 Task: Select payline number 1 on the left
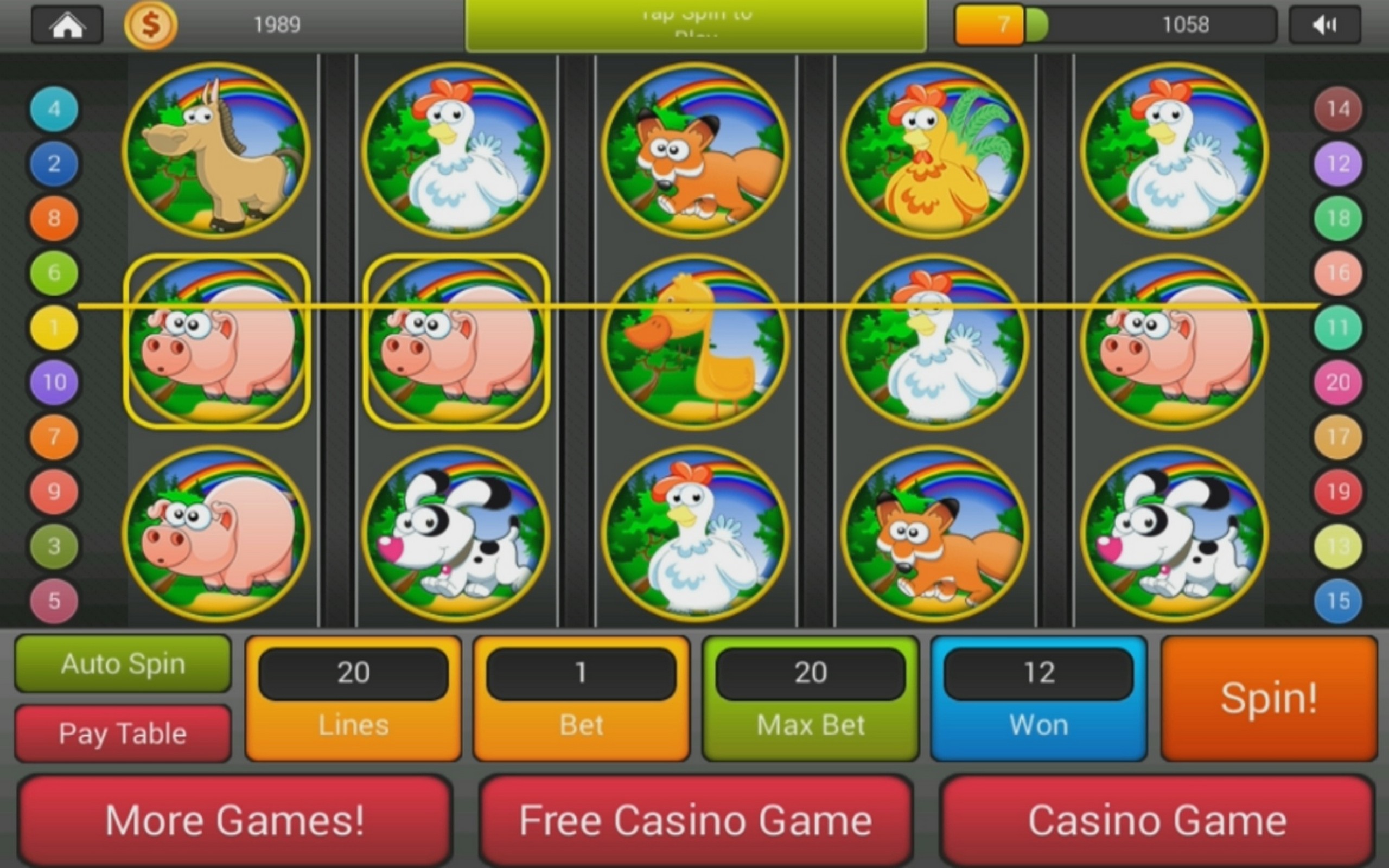(x=53, y=327)
